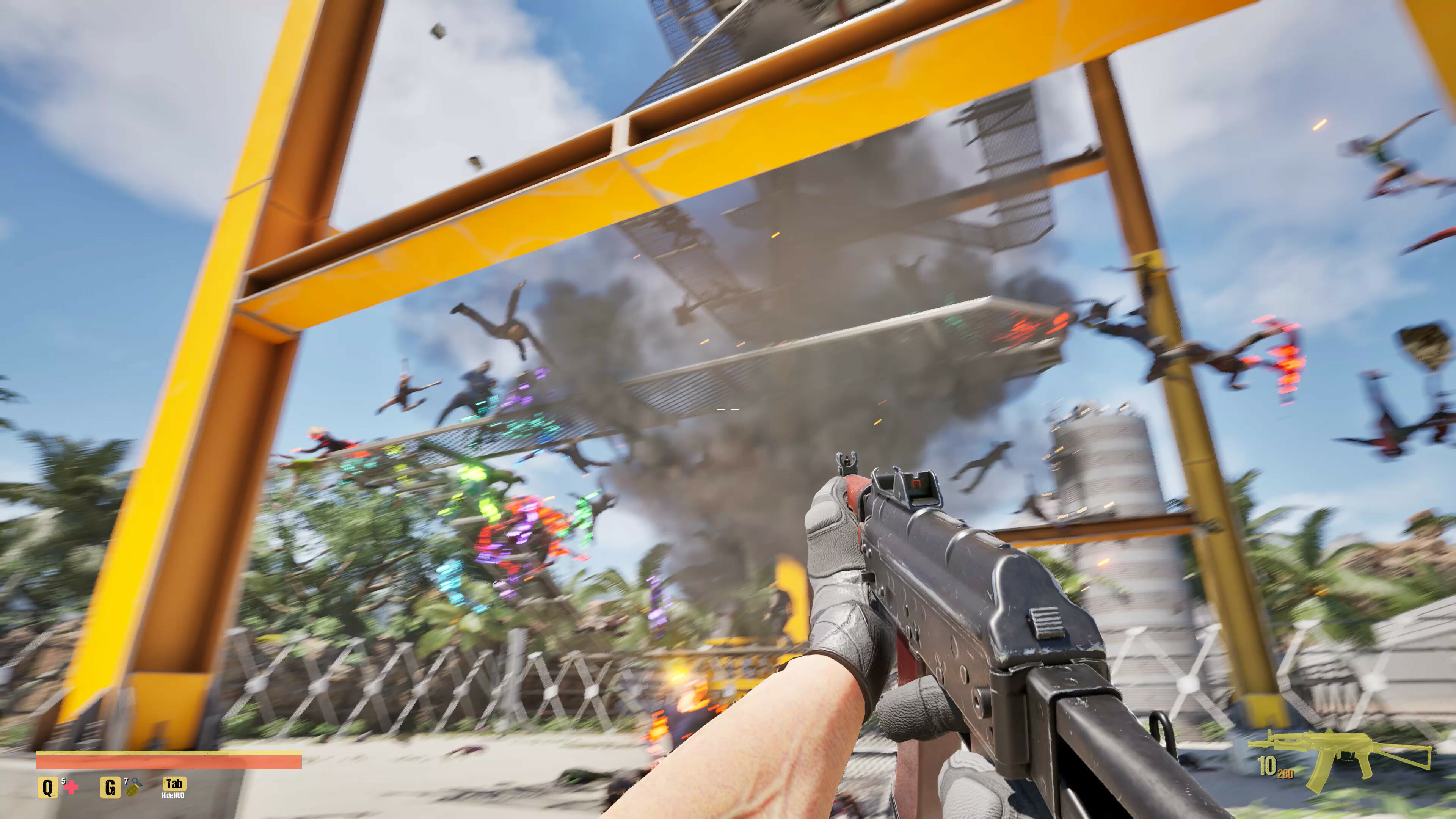Click the crosshair at screen center
This screenshot has width=1456, height=819.
coord(728,409)
